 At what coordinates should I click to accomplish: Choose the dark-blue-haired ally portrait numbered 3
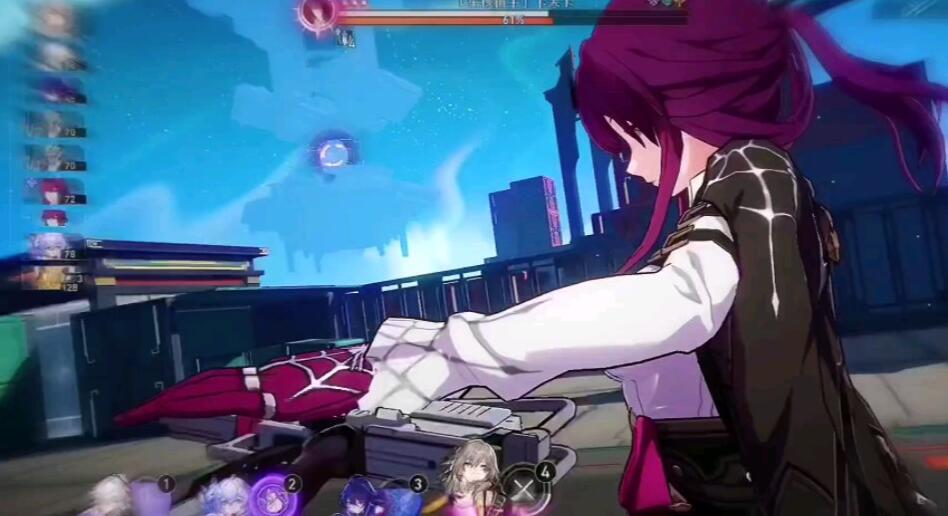pos(358,496)
